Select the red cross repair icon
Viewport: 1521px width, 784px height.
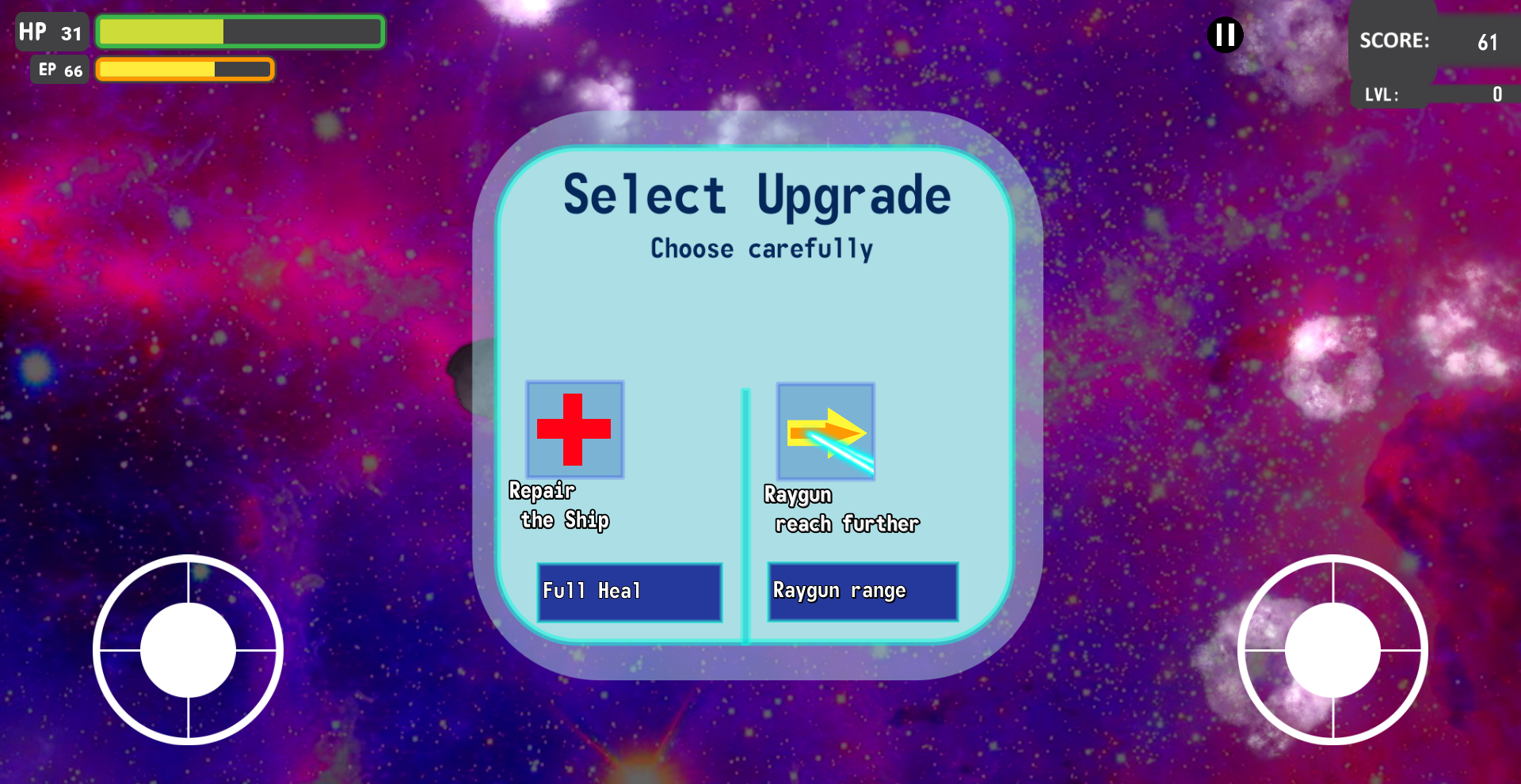coord(574,430)
